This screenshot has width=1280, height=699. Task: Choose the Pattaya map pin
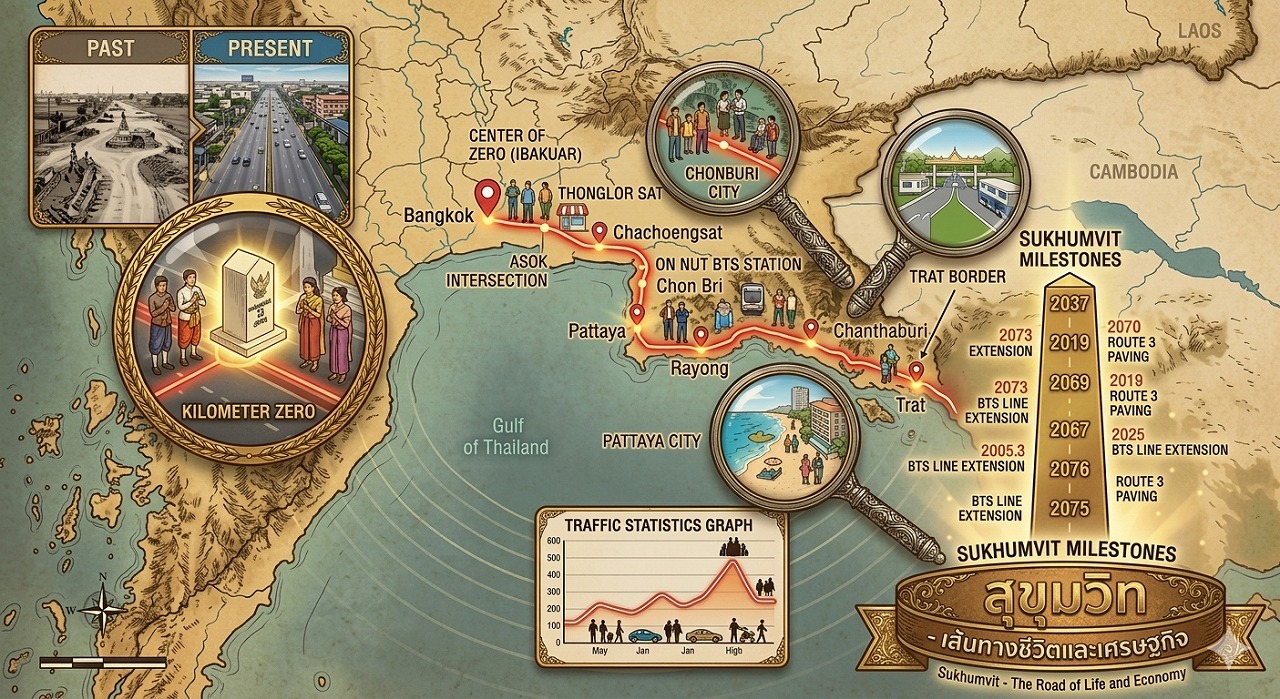click(x=637, y=313)
